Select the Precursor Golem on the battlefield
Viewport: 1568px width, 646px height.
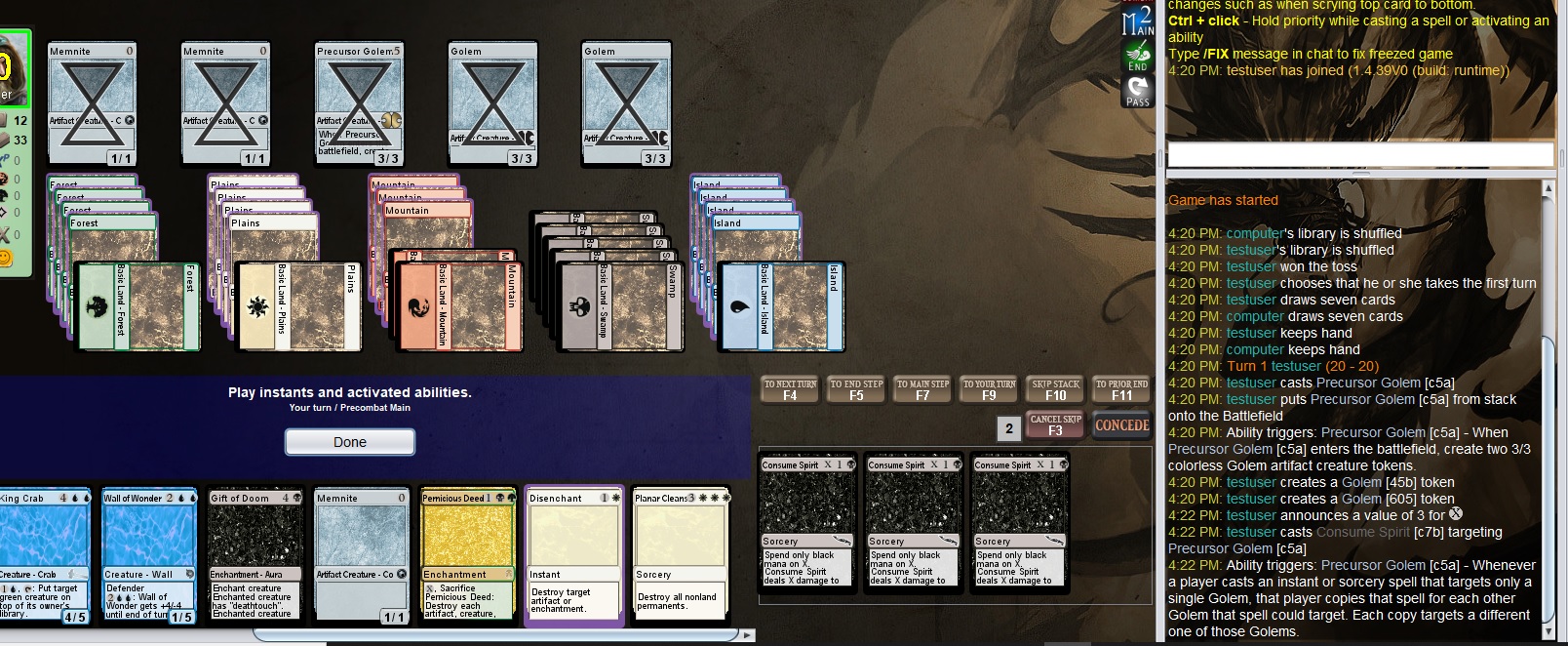coord(359,102)
